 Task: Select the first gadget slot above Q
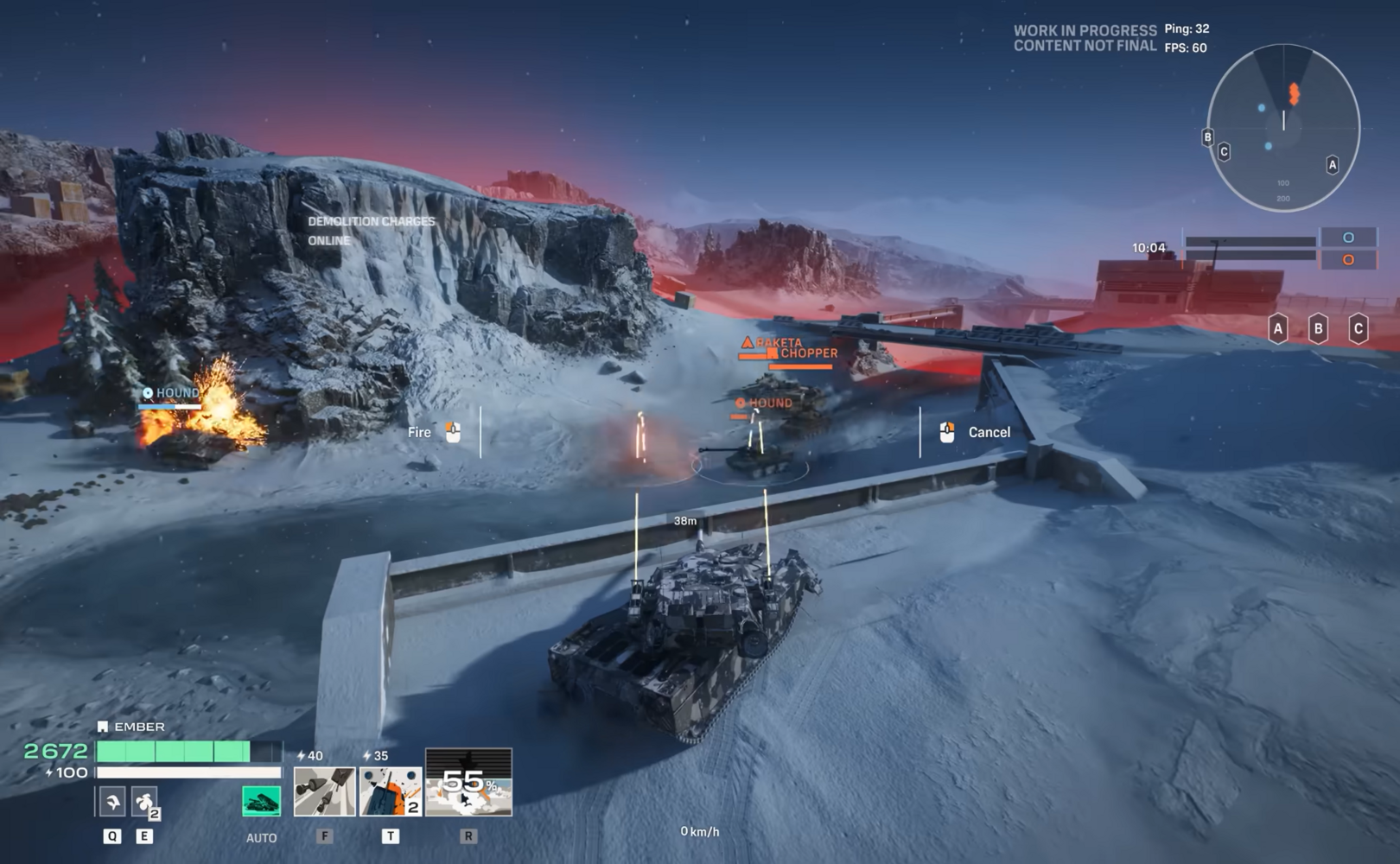click(111, 802)
